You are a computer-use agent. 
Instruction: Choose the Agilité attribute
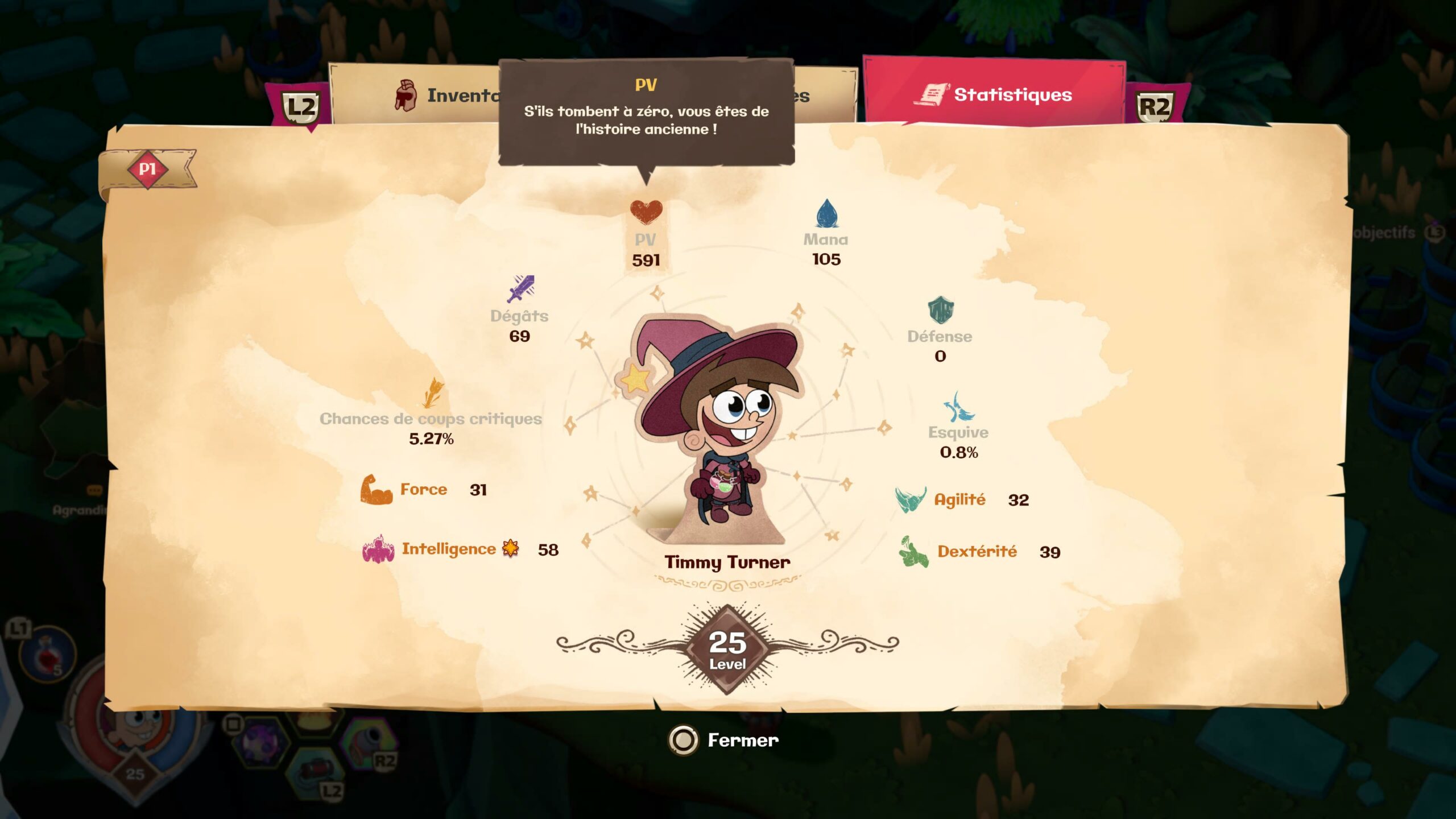pos(961,500)
